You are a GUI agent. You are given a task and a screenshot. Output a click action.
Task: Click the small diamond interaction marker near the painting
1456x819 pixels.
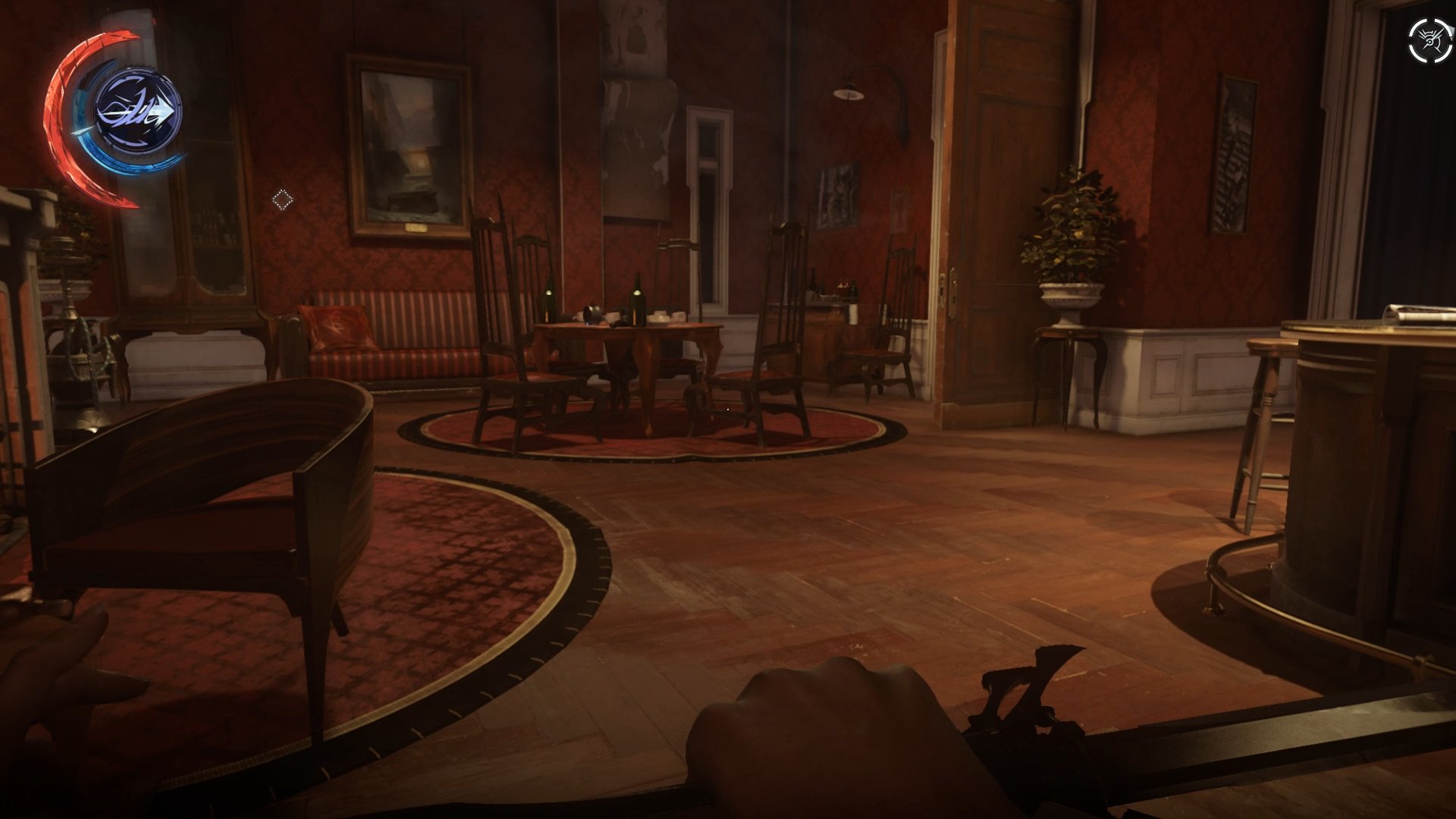point(282,199)
